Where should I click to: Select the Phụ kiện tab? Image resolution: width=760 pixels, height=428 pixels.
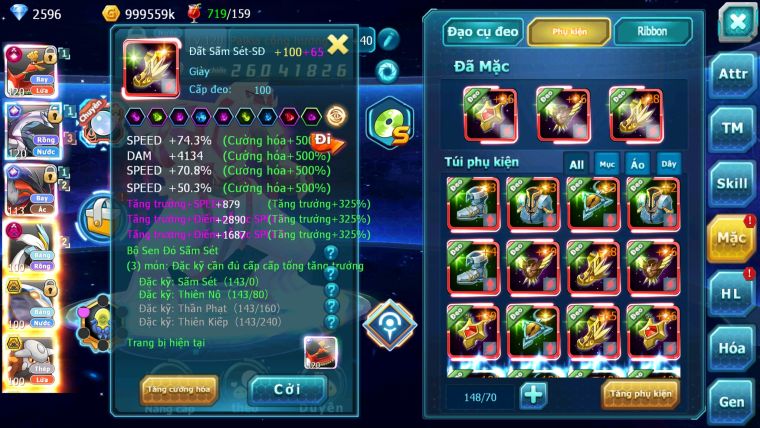pos(569,32)
